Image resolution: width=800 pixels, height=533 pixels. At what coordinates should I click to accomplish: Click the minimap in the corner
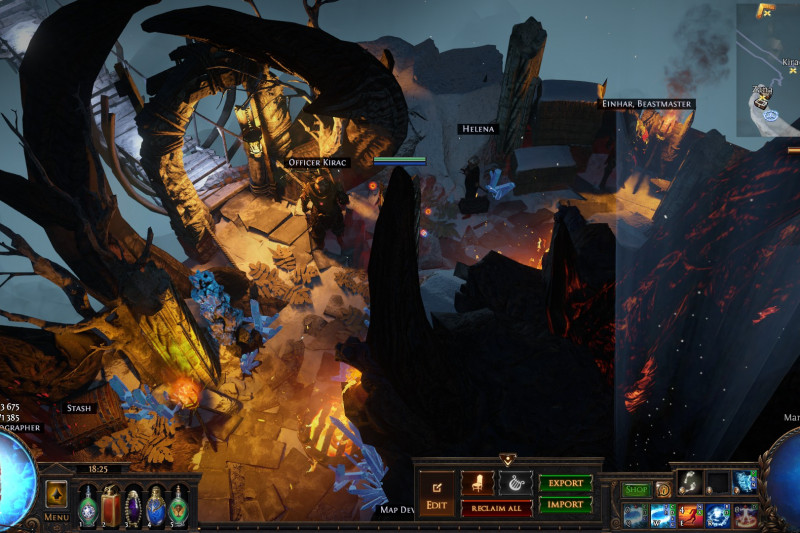pos(768,70)
